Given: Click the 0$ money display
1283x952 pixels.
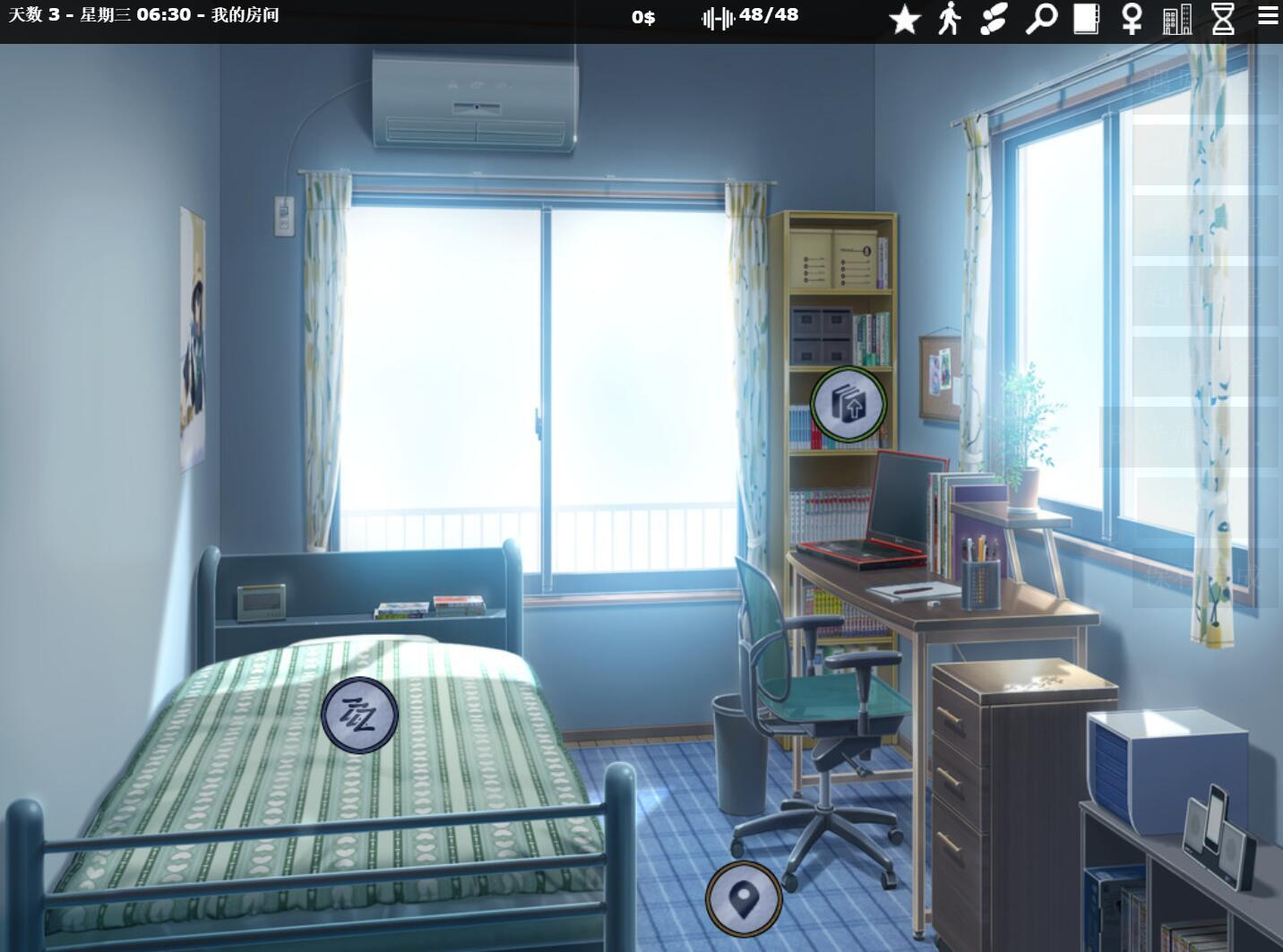Looking at the screenshot, I should pos(641,16).
